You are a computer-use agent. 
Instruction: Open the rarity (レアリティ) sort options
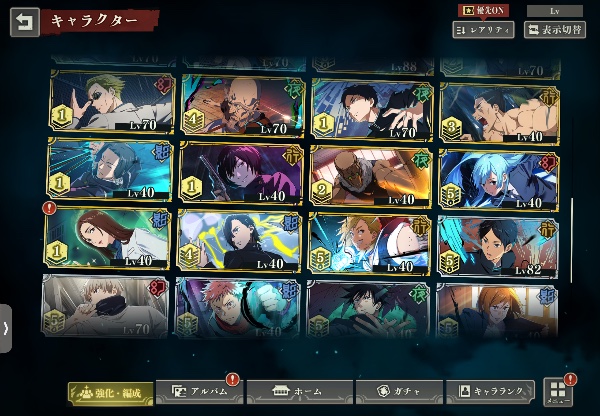483,31
